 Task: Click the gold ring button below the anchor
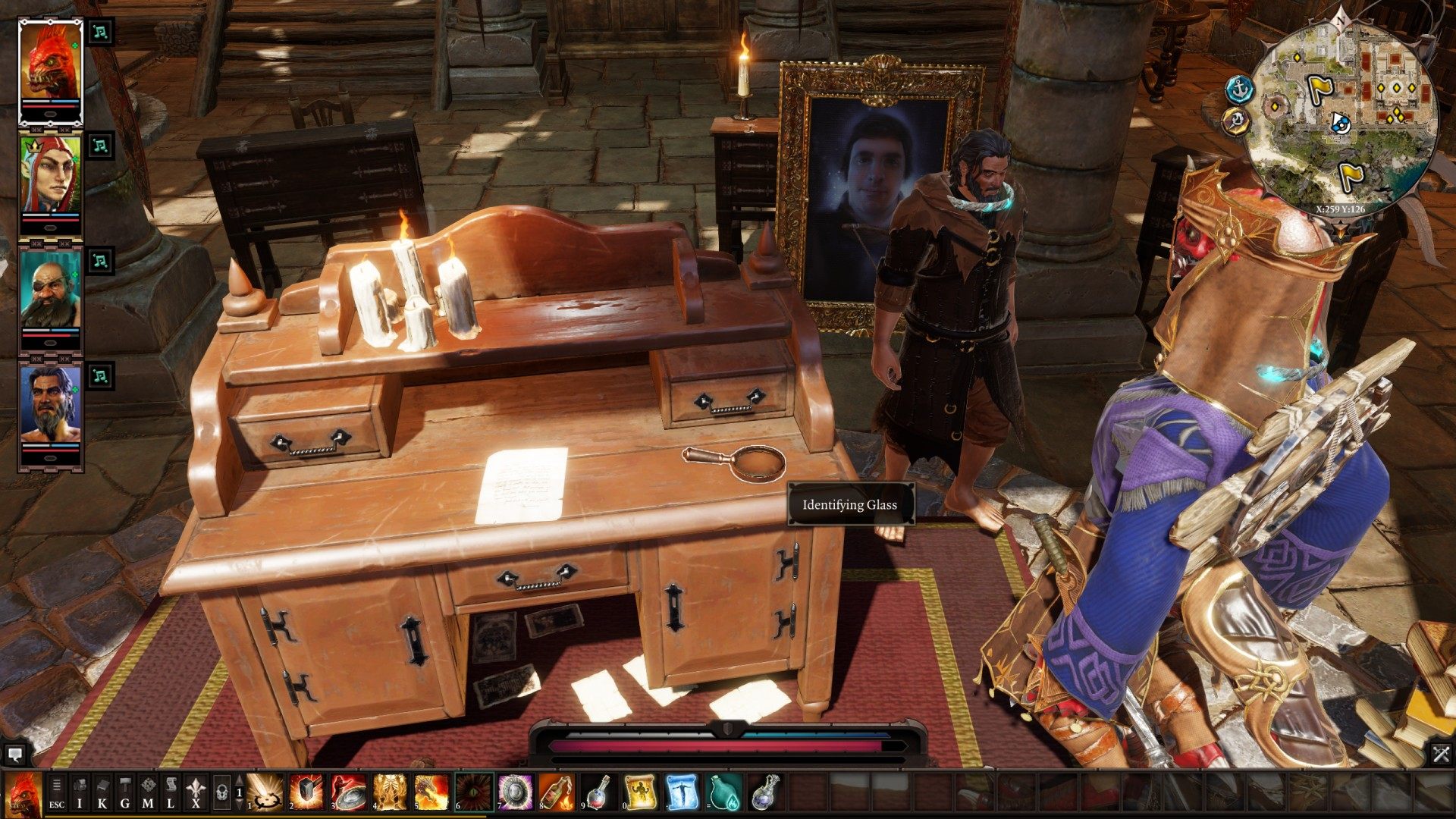tap(1236, 121)
